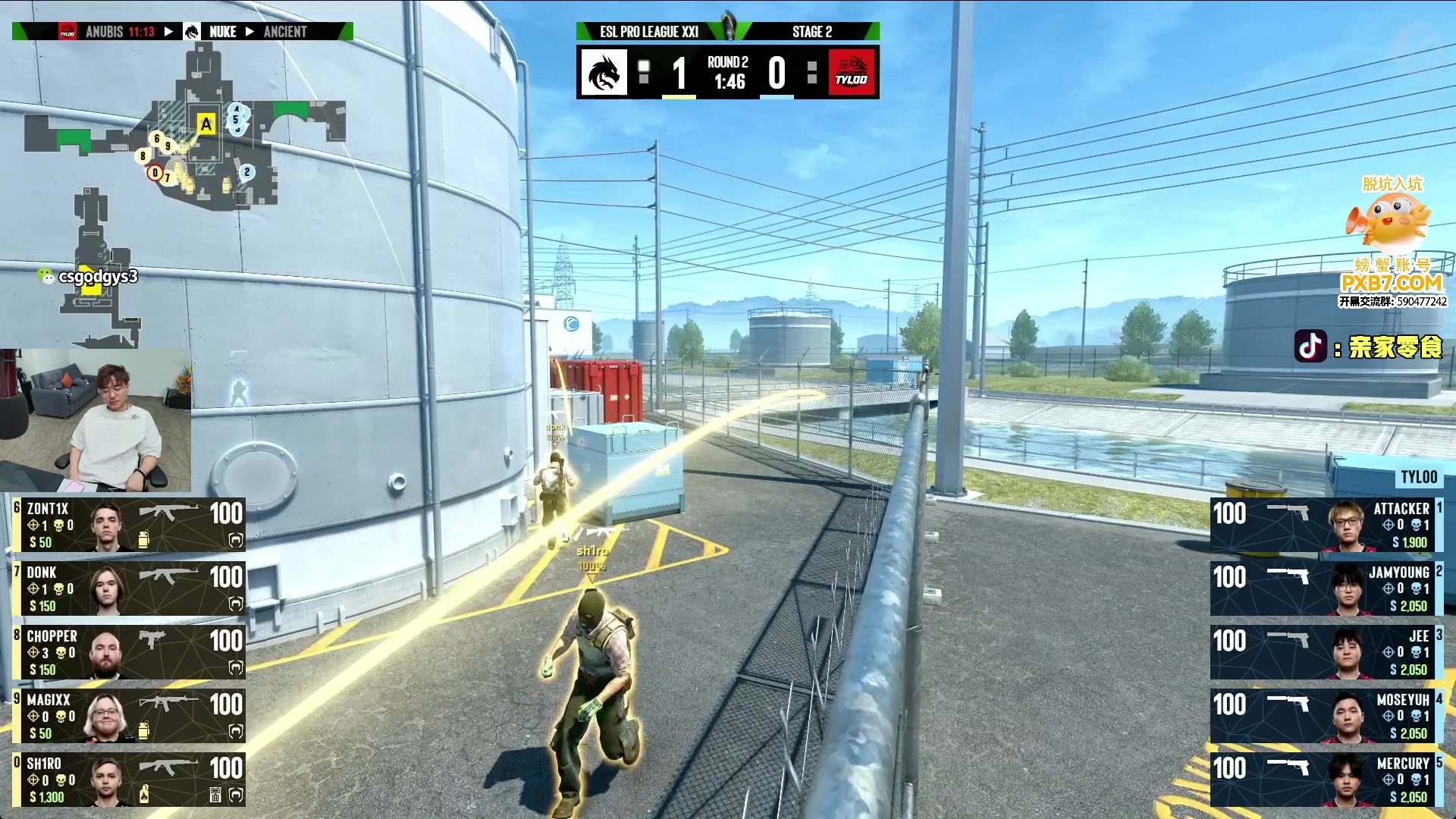1456x819 pixels.
Task: Click the Team Spirit dragon logo
Action: pyautogui.click(x=604, y=73)
